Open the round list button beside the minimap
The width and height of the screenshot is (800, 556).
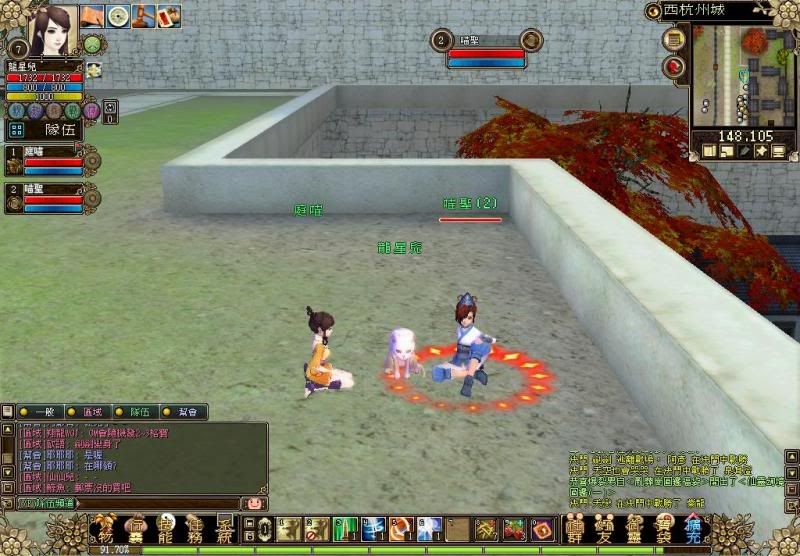[674, 39]
